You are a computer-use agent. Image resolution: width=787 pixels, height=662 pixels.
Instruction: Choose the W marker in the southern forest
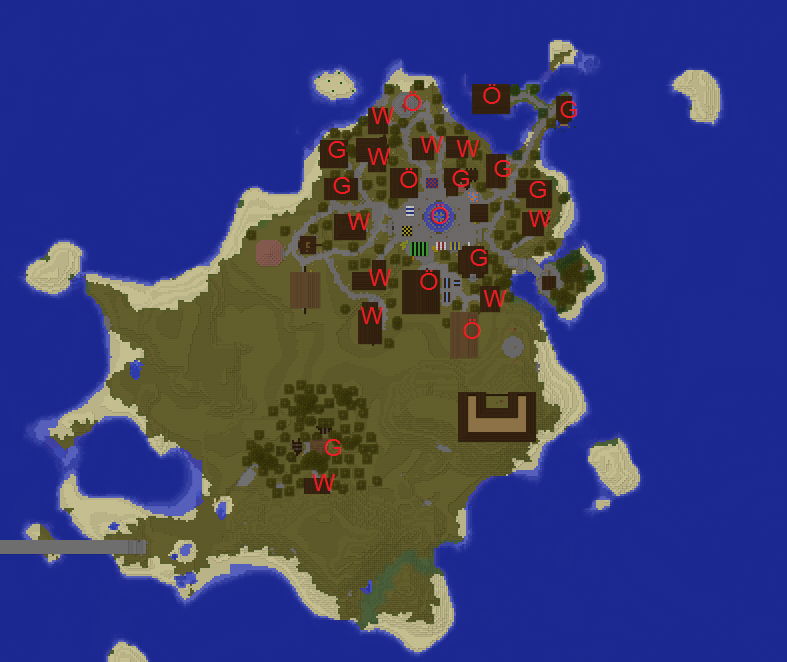[323, 483]
